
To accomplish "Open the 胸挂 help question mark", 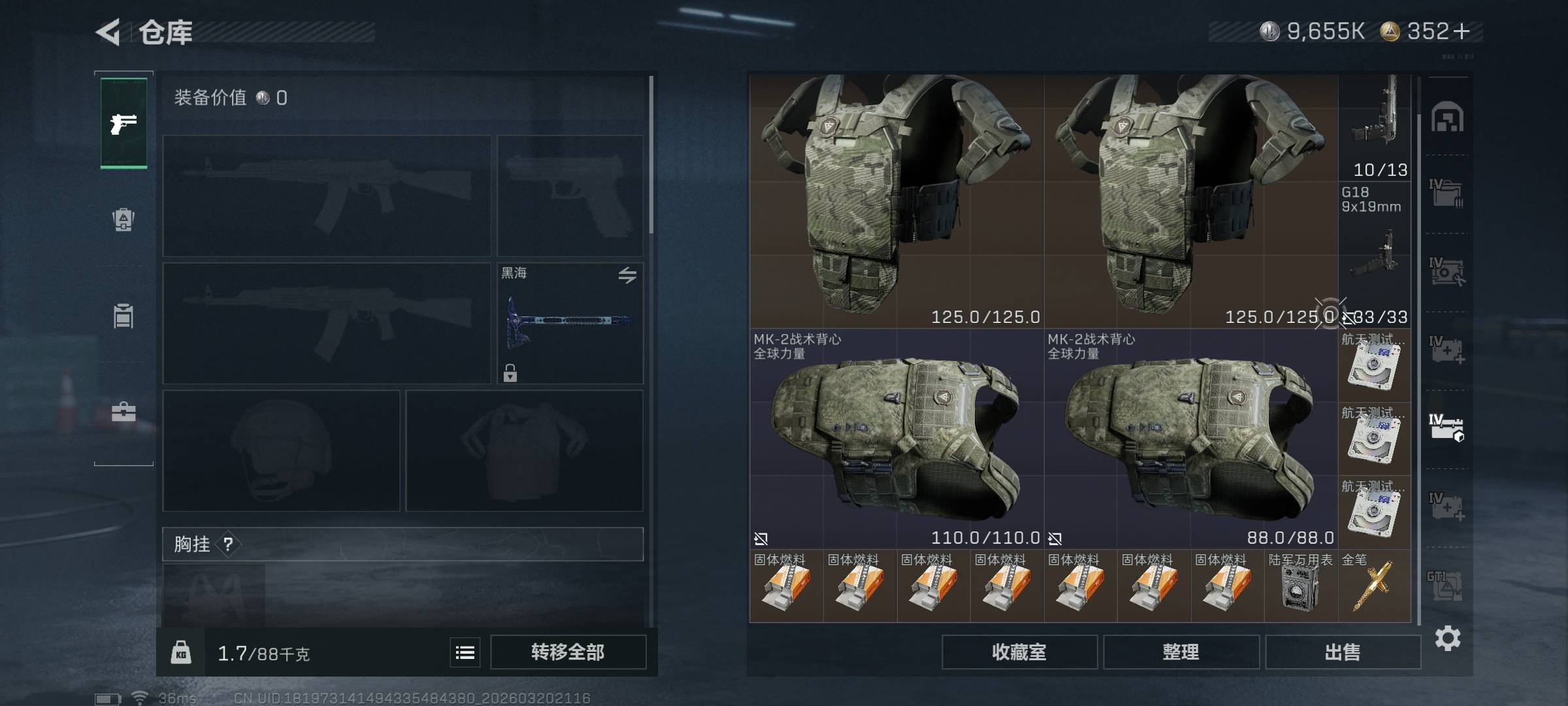I will (228, 544).
